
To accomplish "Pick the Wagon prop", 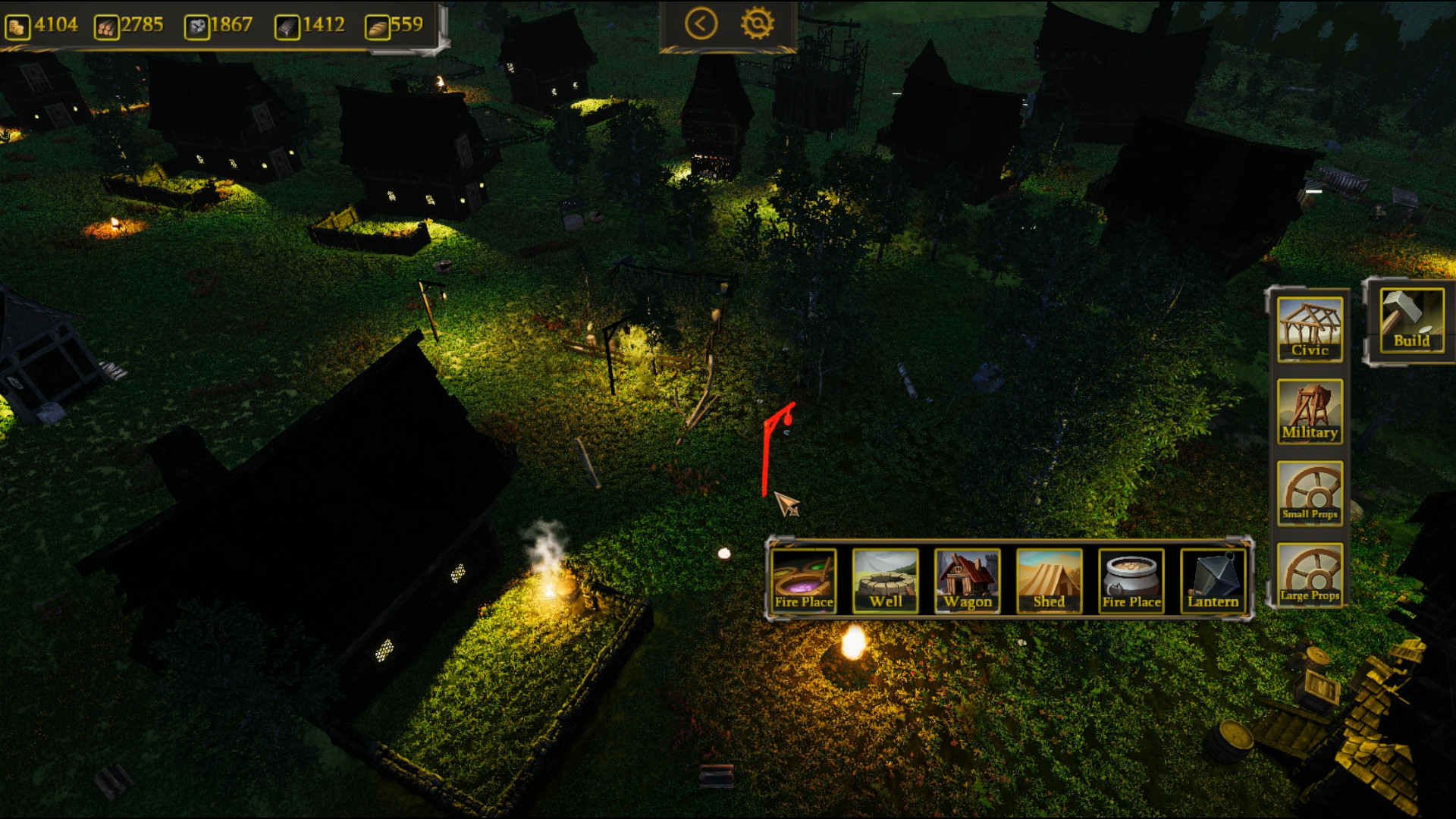I will [x=968, y=582].
